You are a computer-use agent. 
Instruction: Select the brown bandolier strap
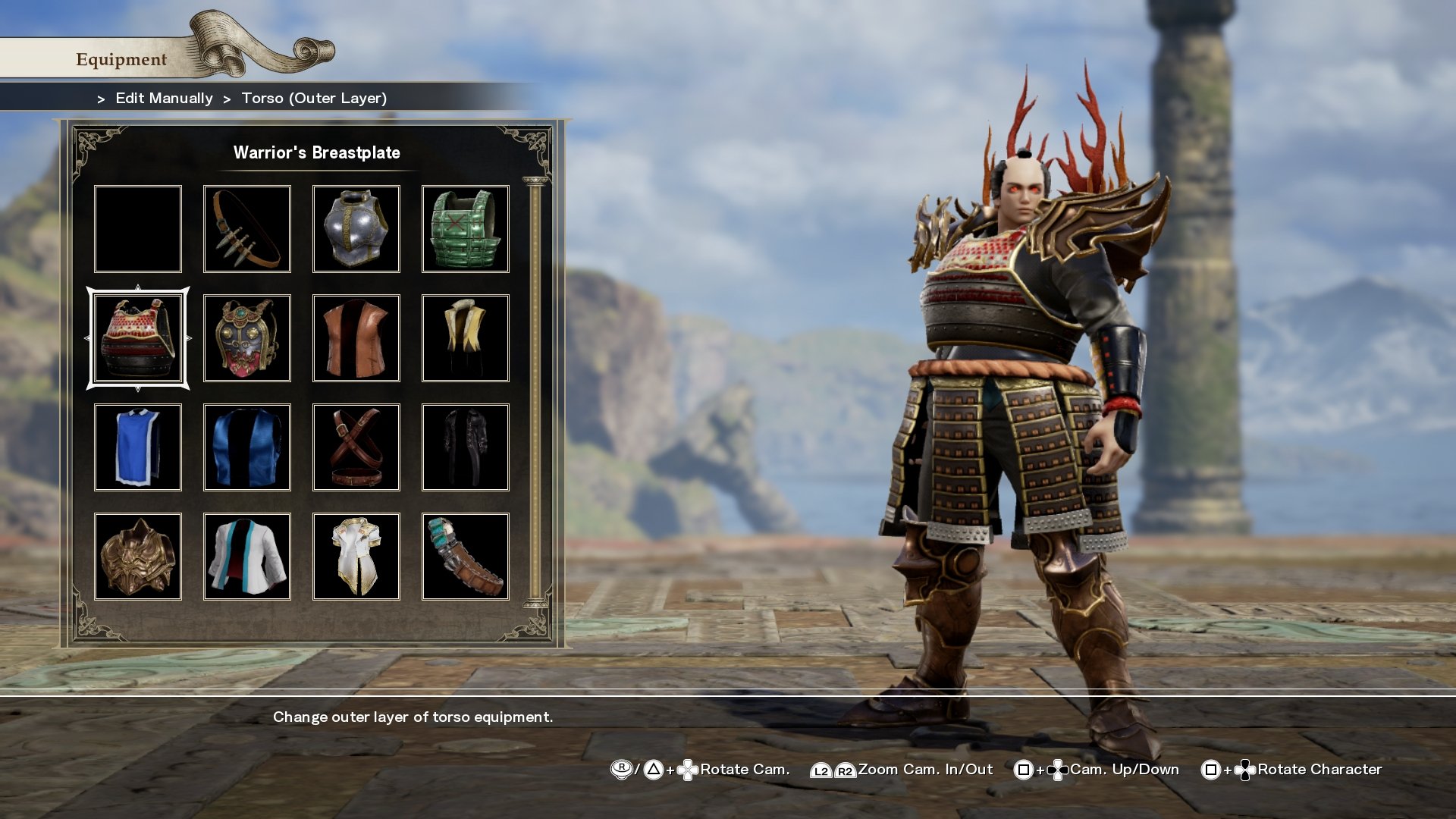[466, 556]
